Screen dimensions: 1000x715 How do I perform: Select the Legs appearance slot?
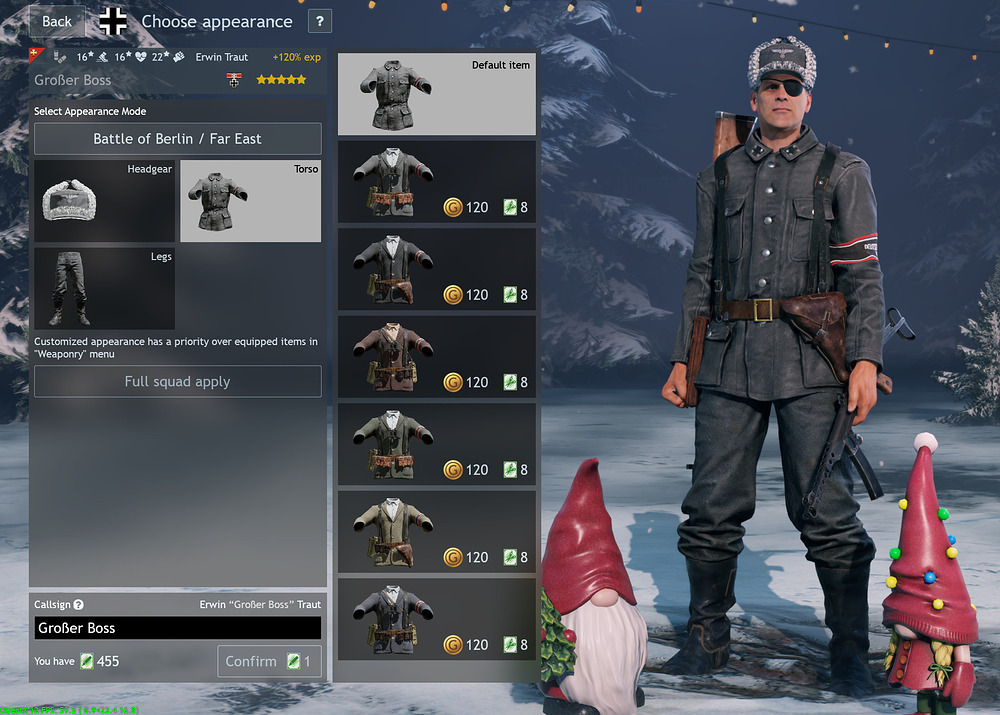pos(104,289)
